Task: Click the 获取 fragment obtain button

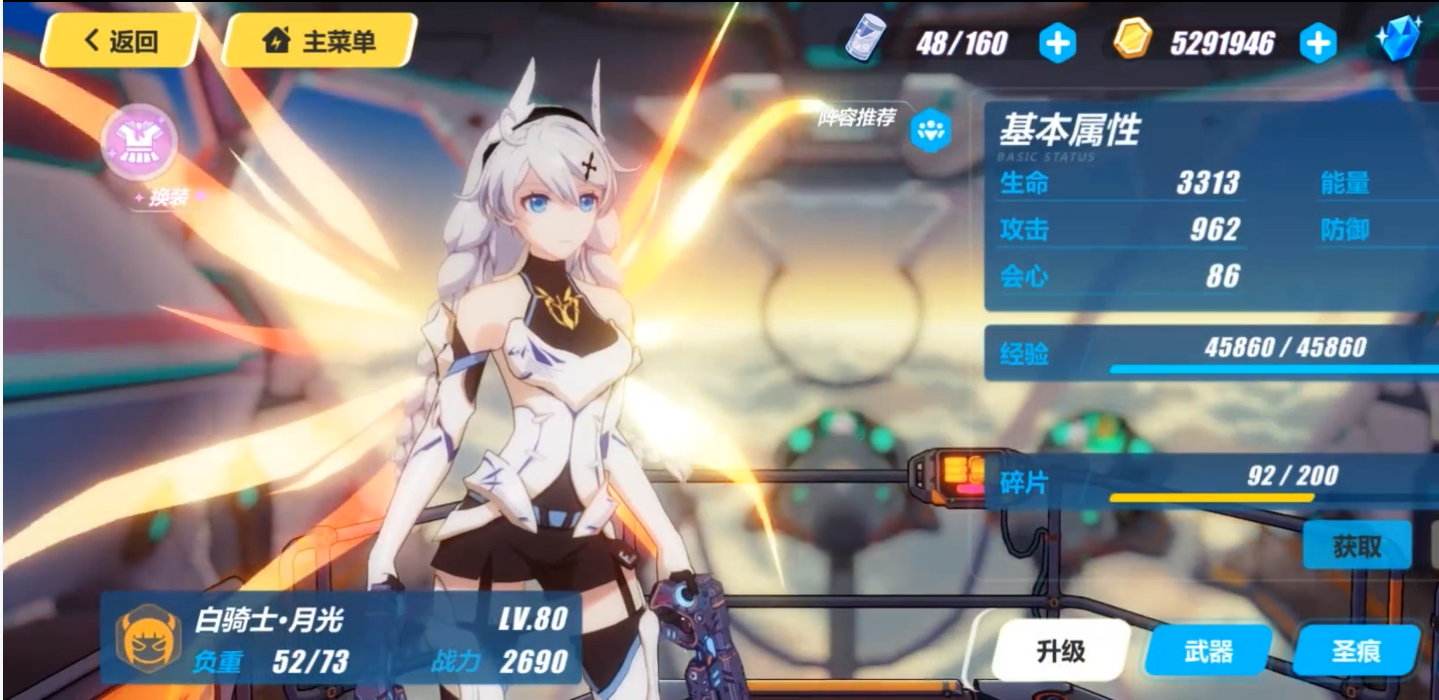Action: 1356,546
